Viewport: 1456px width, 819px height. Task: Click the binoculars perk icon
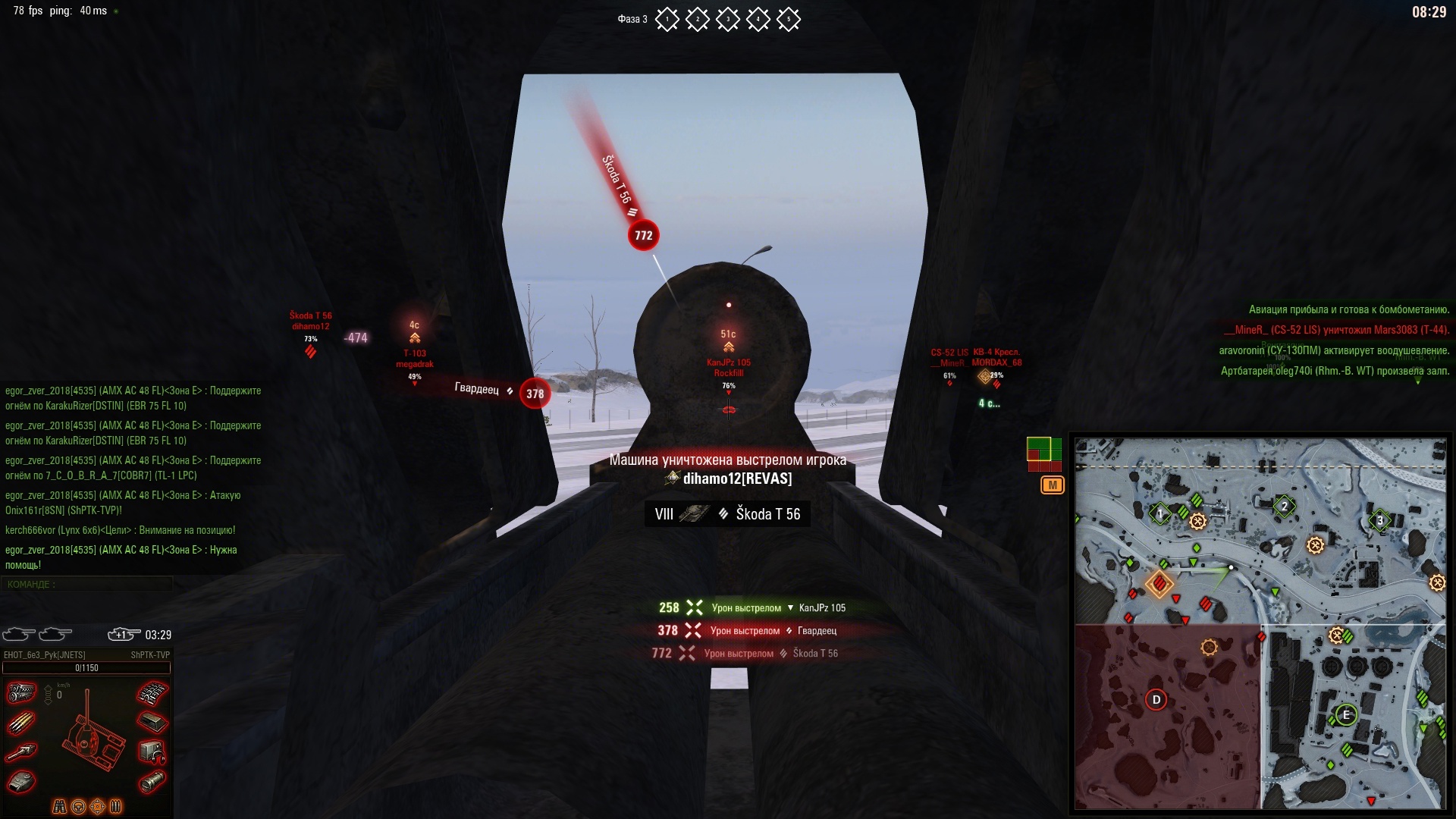click(59, 806)
